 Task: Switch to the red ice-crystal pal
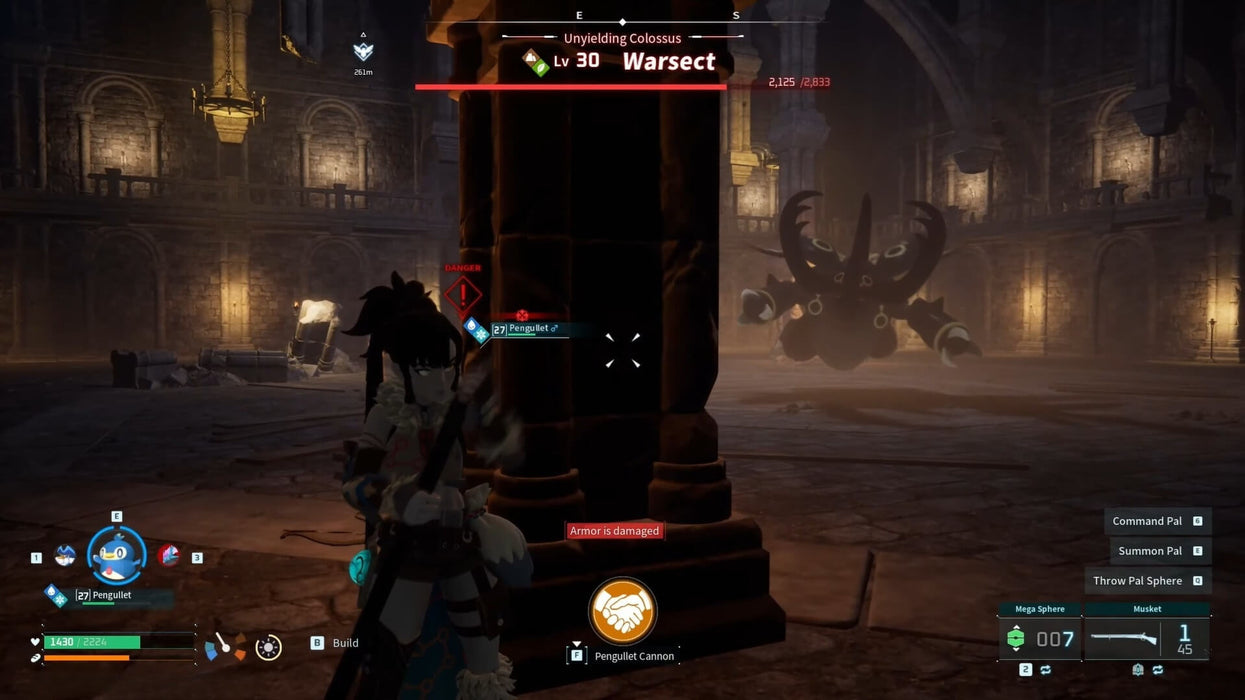point(169,555)
